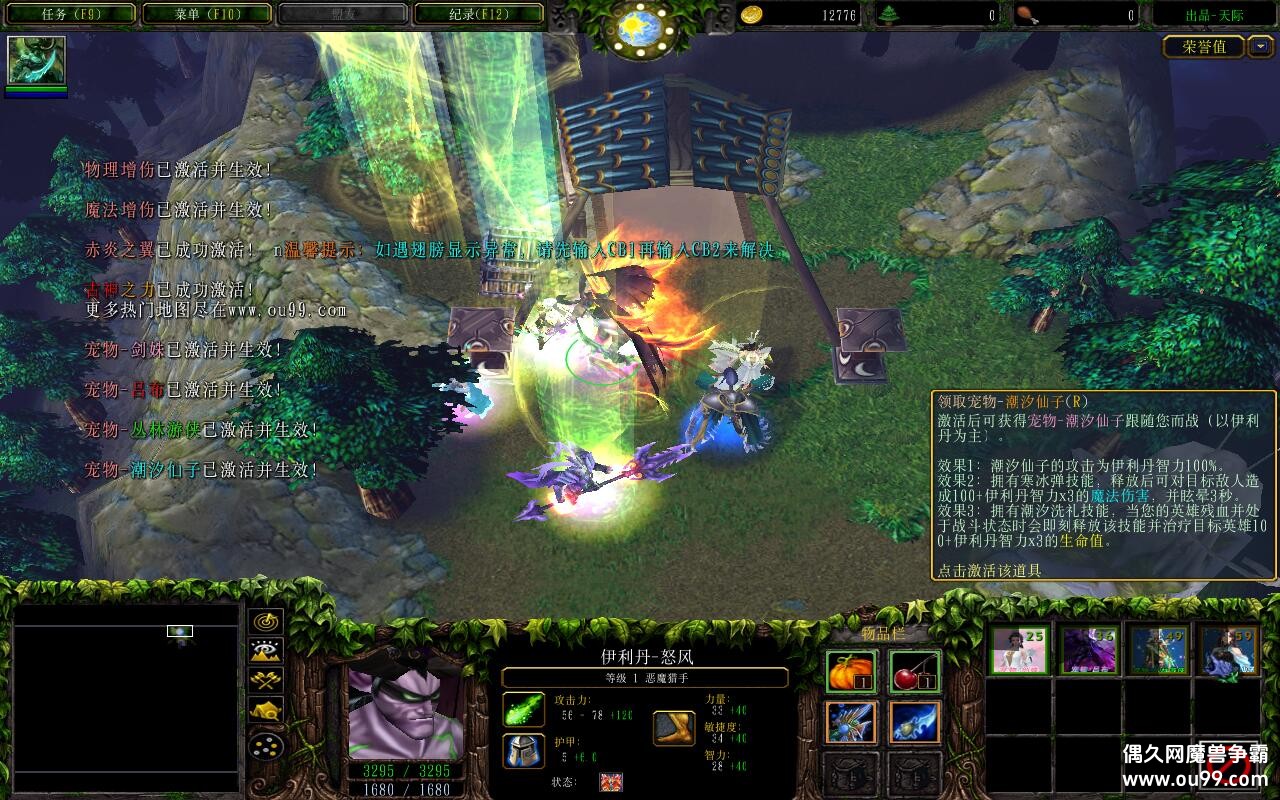Screen dimensions: 1280x800
Task: Toggle formation movement with the crossed axes icon
Action: 265,680
